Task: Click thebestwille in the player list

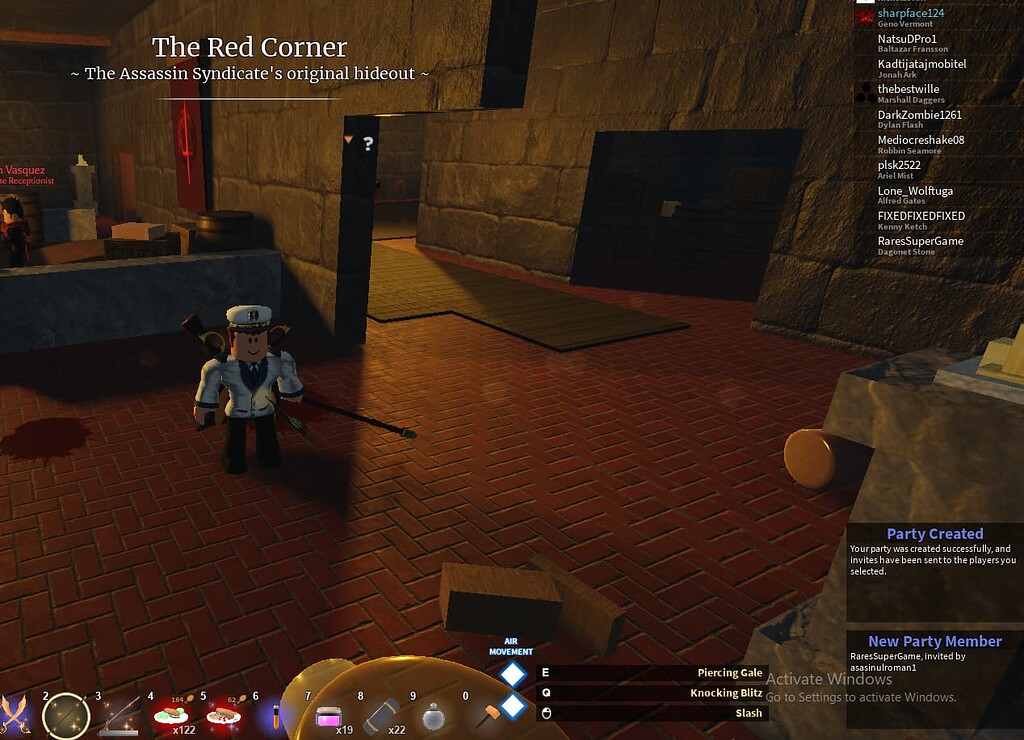Action: click(908, 89)
